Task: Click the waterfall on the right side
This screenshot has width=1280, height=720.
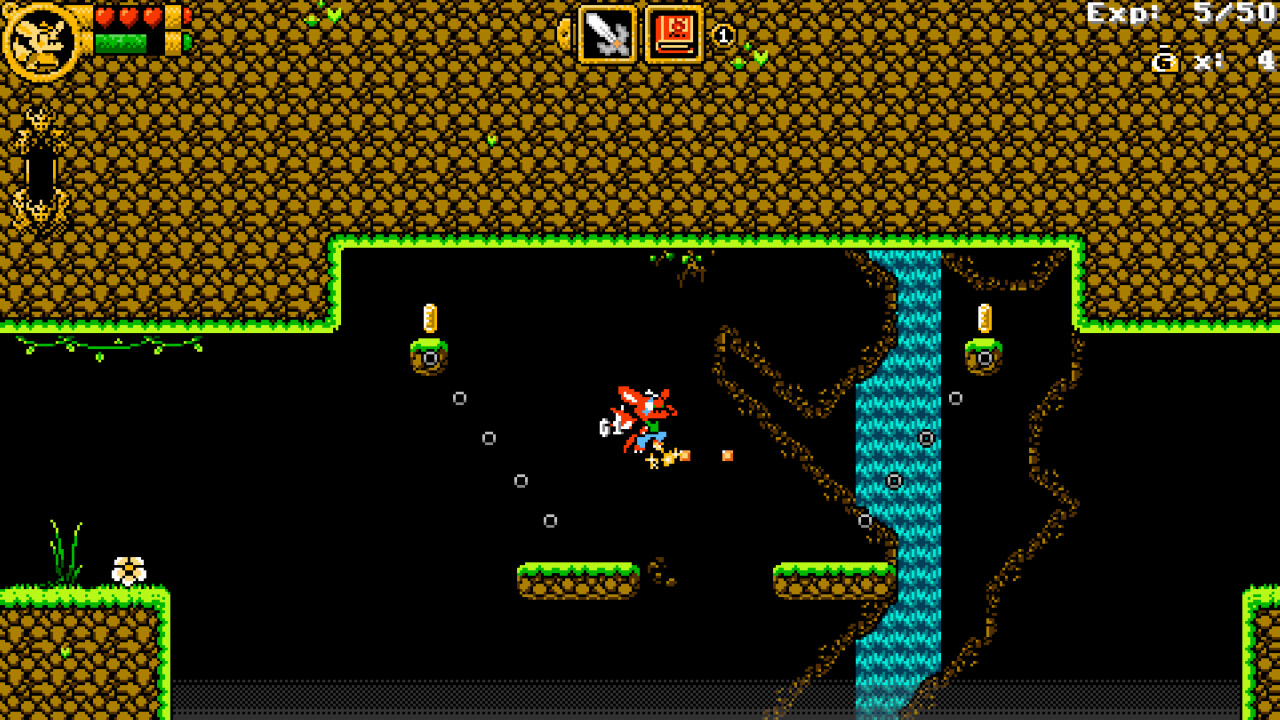Action: coord(903,450)
